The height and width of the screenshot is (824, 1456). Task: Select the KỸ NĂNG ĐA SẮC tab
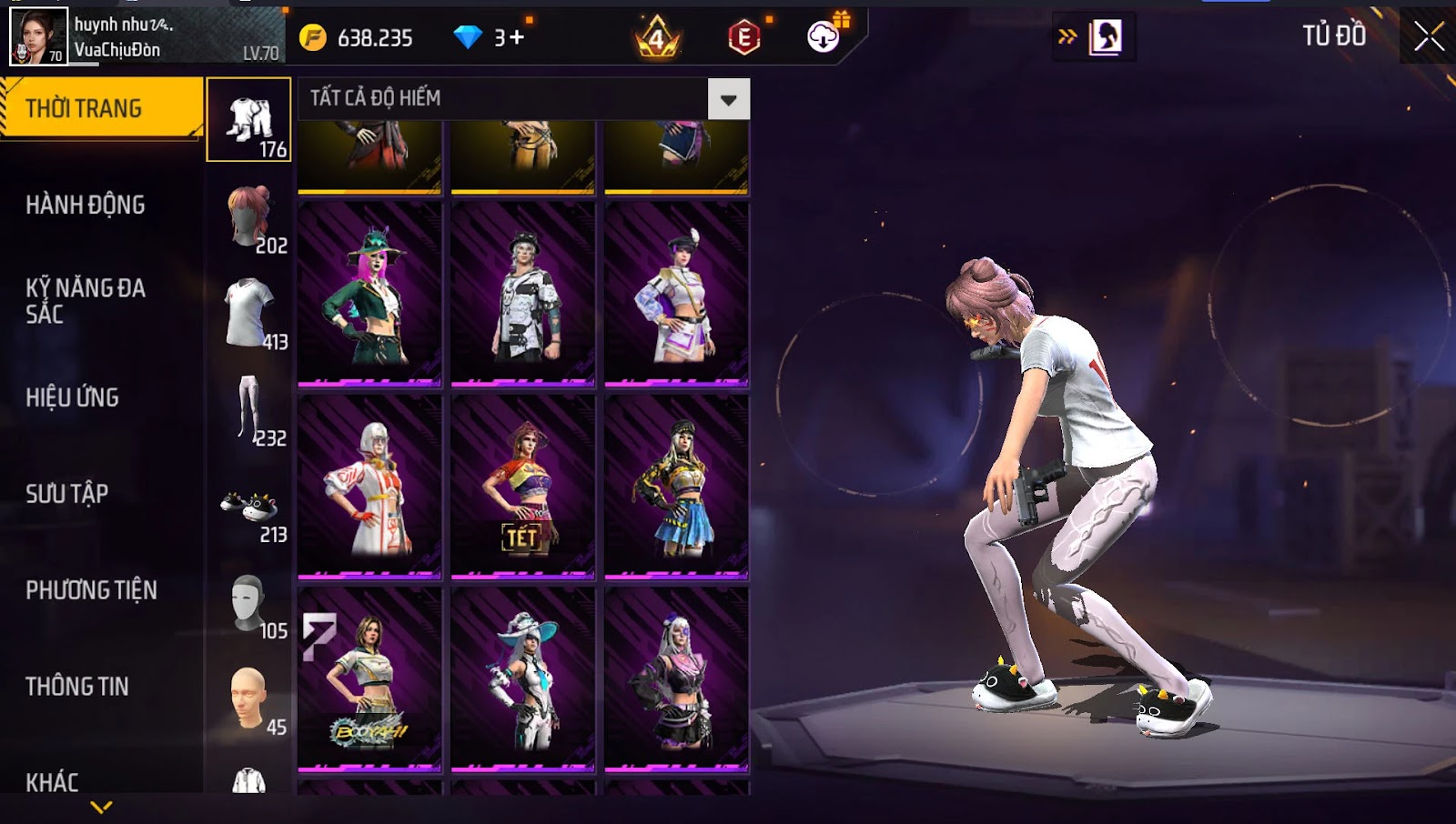tap(86, 301)
